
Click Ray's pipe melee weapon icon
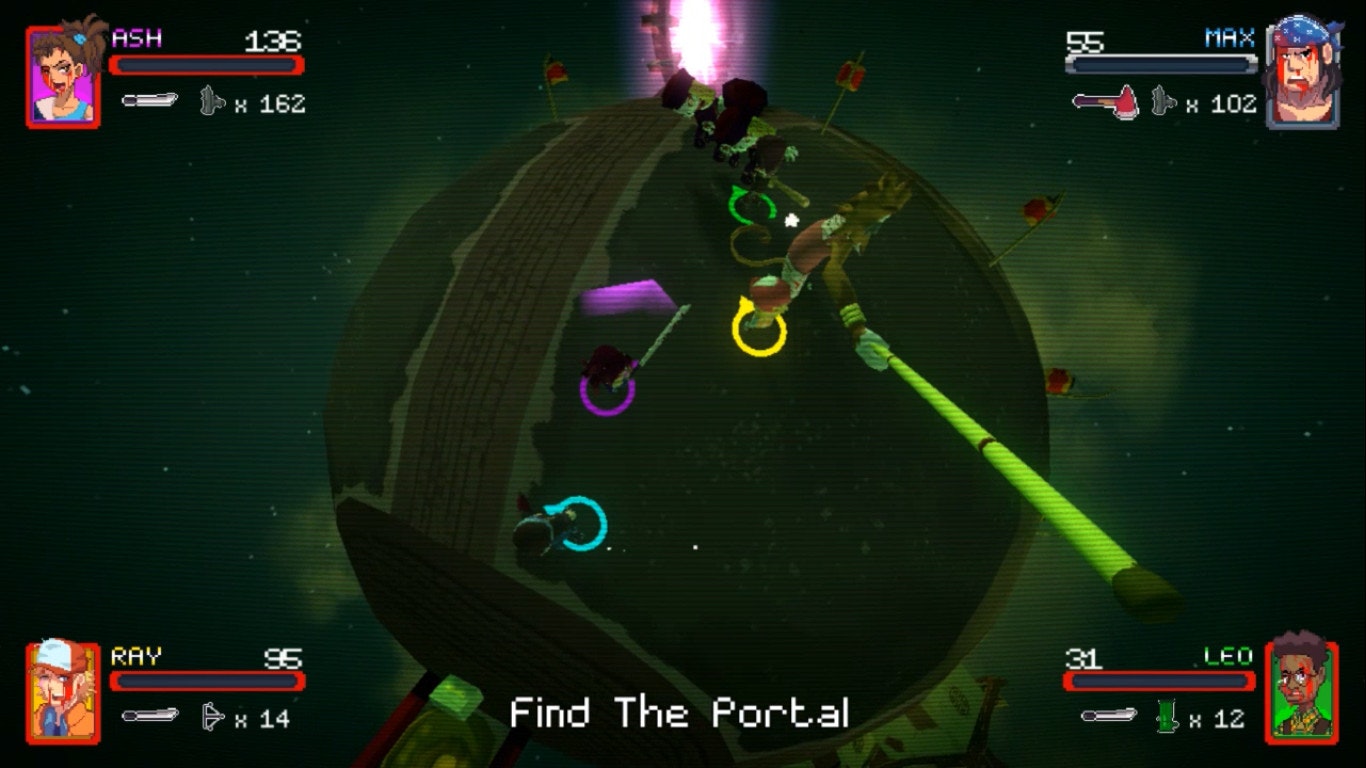(x=149, y=715)
